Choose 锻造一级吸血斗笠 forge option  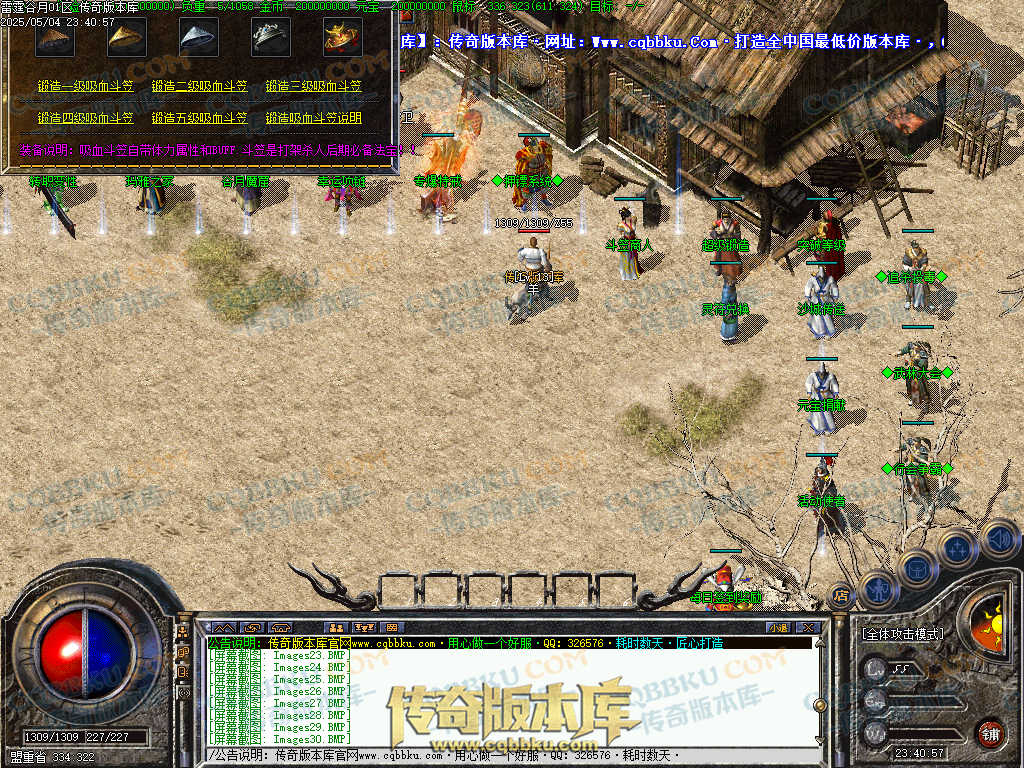click(85, 87)
